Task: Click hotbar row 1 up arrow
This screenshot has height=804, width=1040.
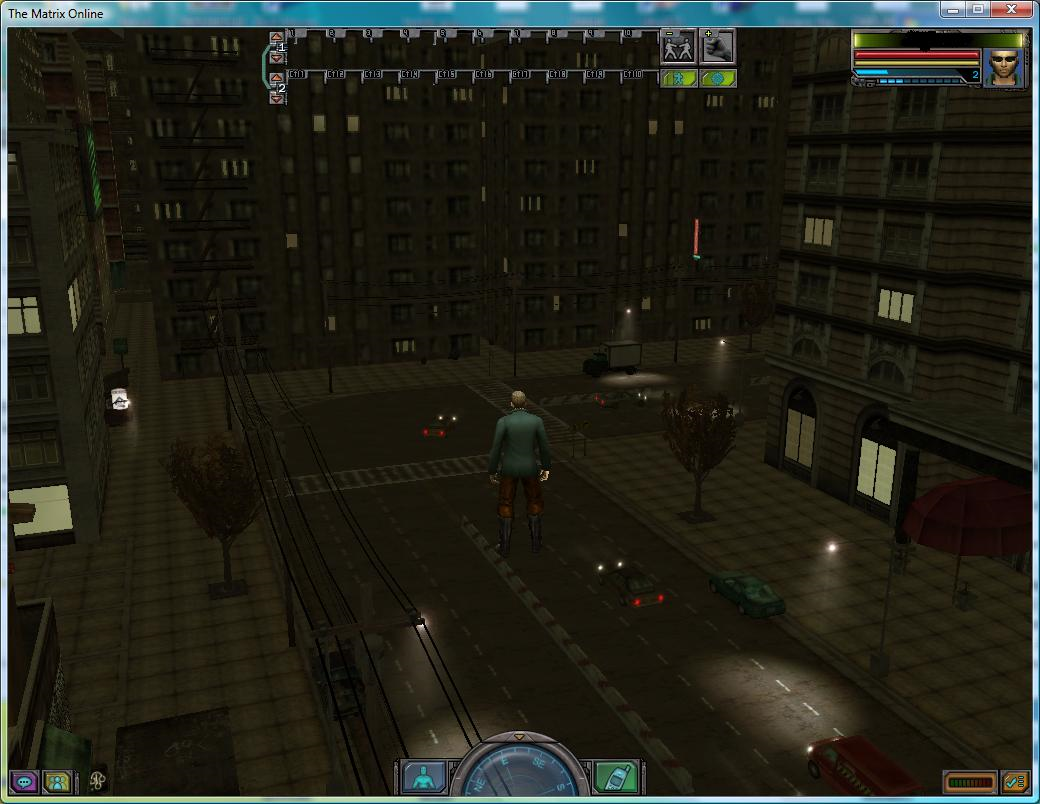Action: click(x=277, y=38)
